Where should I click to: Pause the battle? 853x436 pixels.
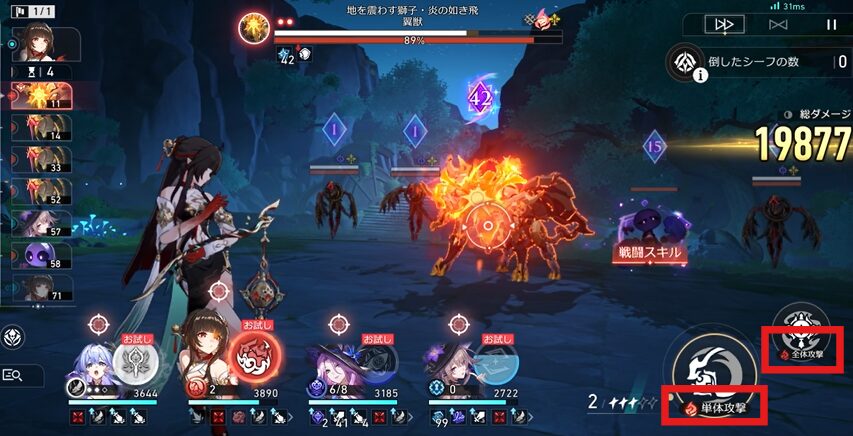tap(830, 24)
